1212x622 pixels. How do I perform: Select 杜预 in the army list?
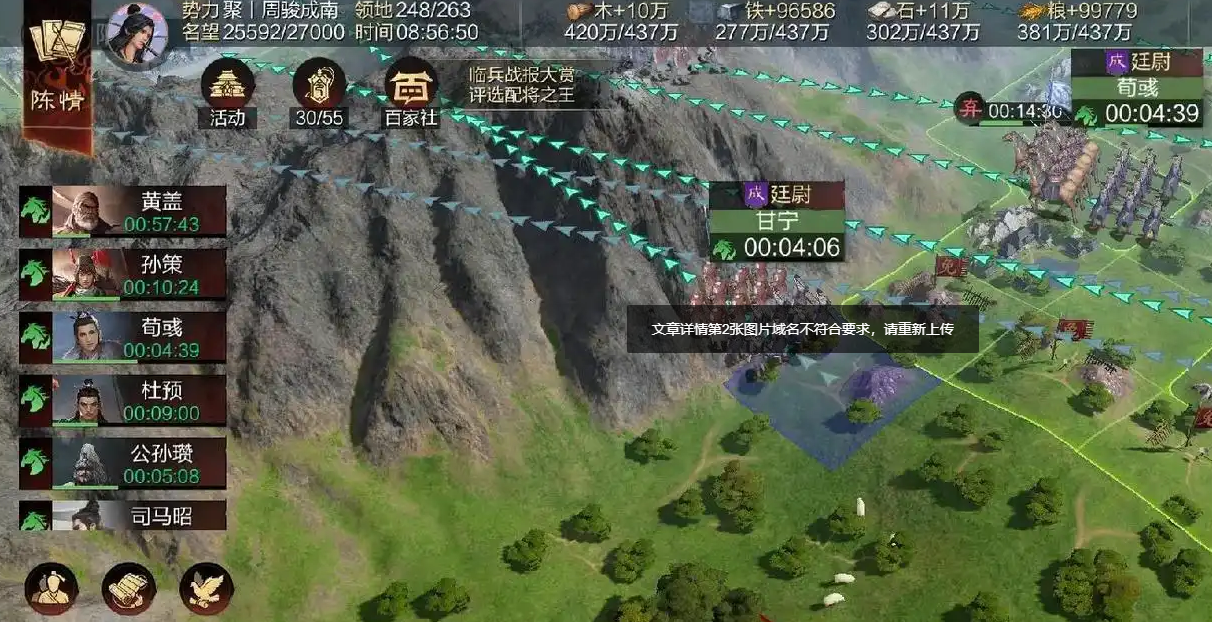pos(123,400)
